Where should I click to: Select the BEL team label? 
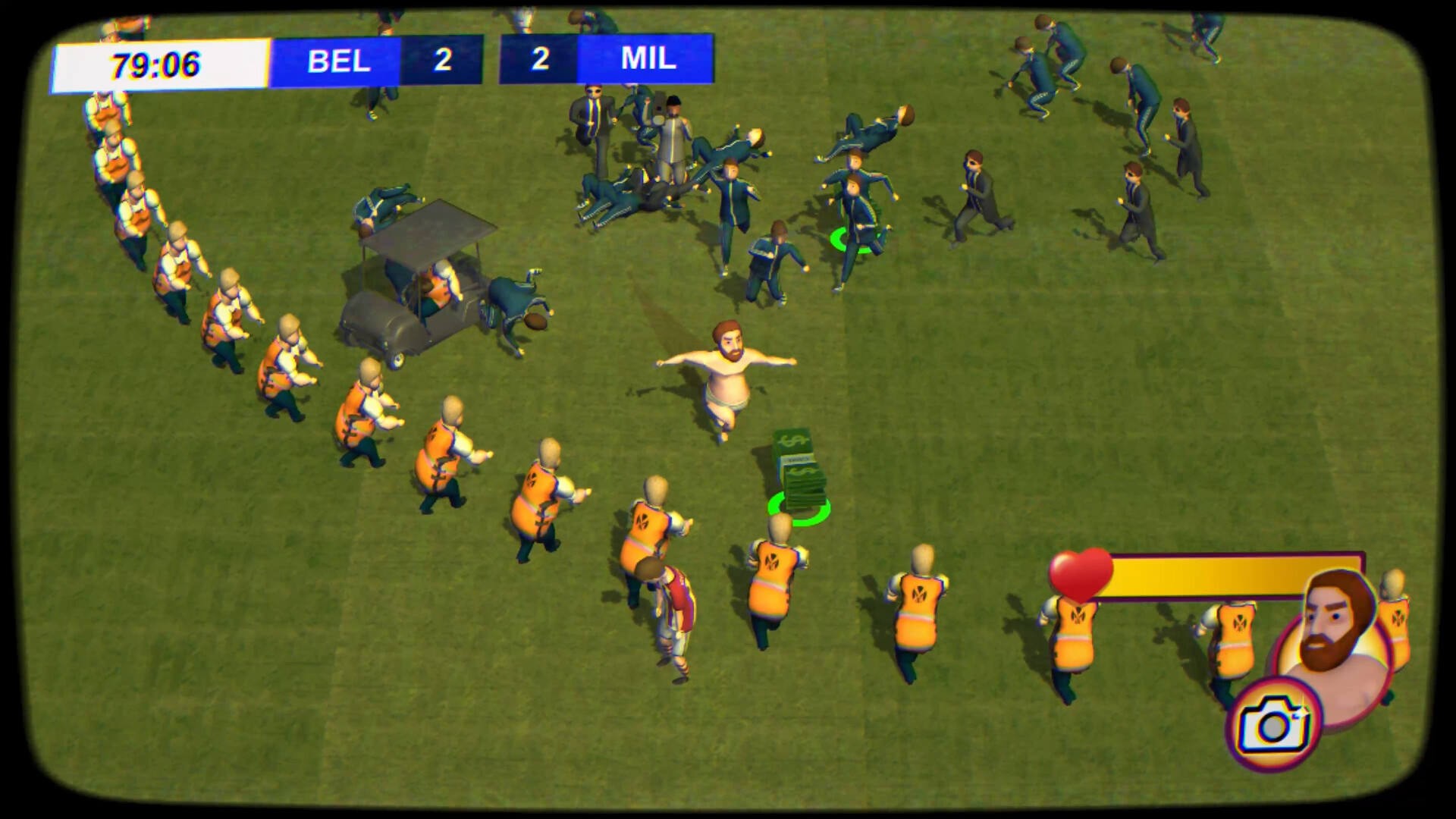tap(336, 61)
